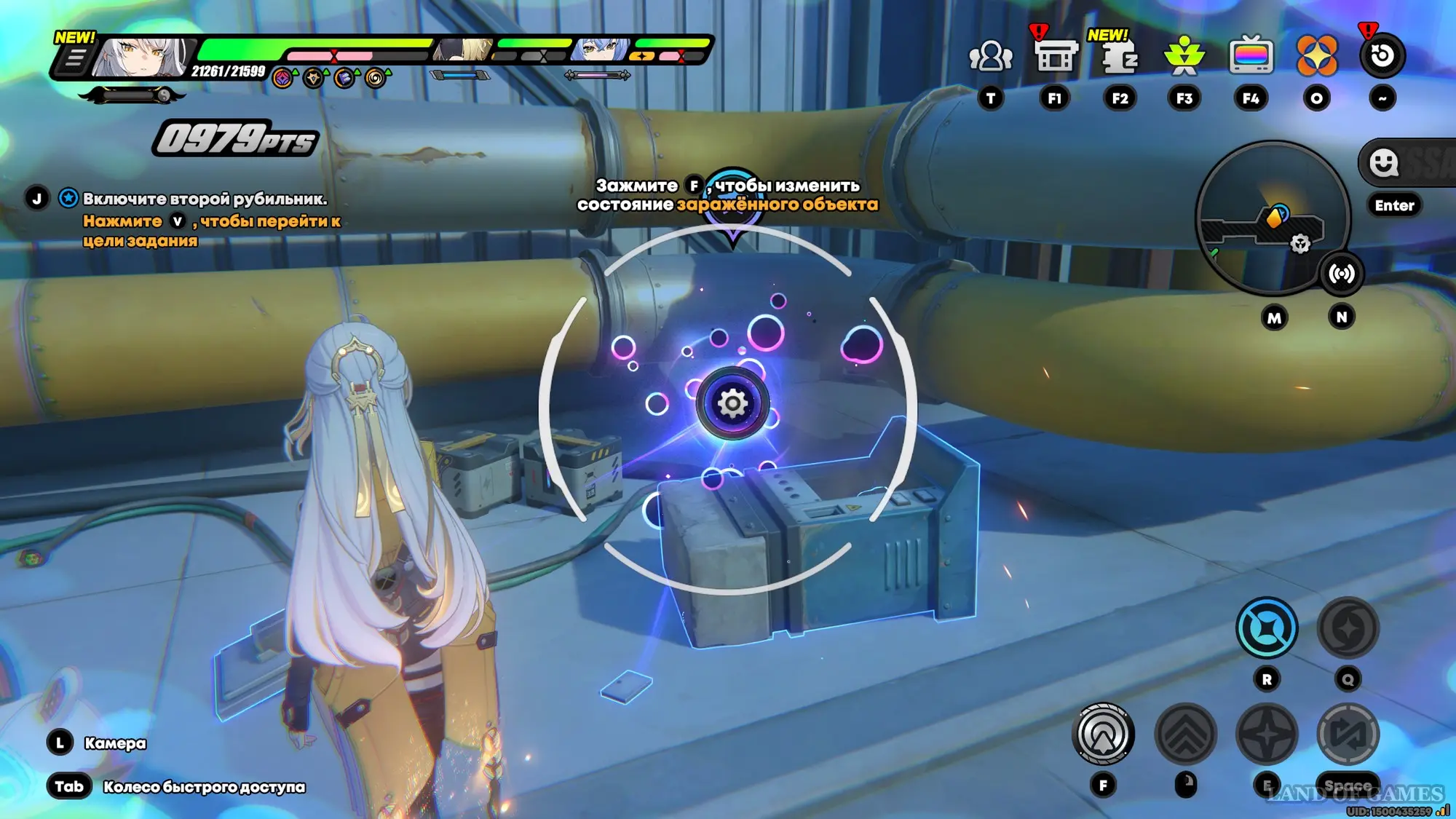Screen dimensions: 1456x819
Task: Activate the glowing blue ultimate skill icon
Action: [1266, 628]
